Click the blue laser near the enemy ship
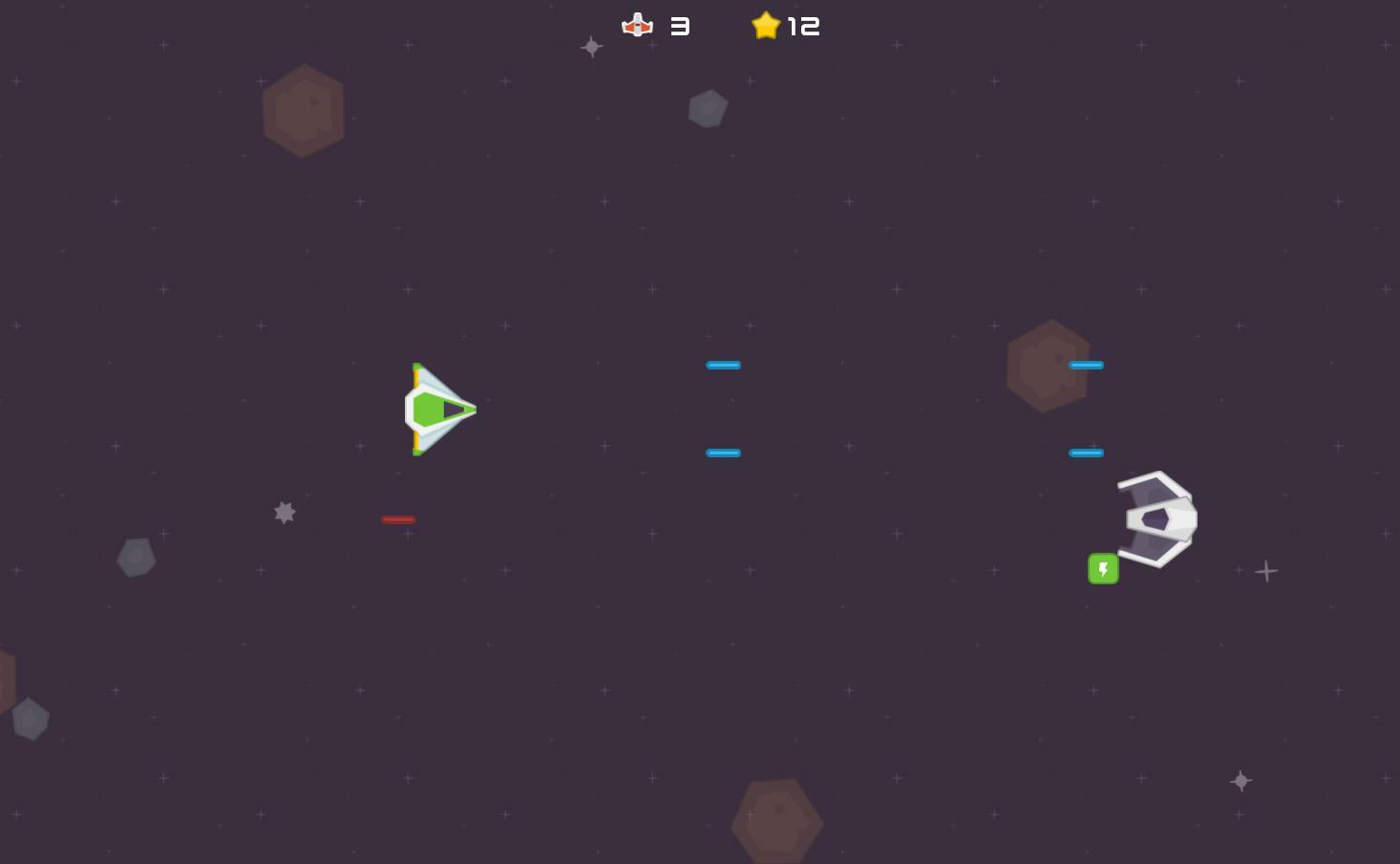Viewport: 1400px width, 864px height. tap(1086, 453)
